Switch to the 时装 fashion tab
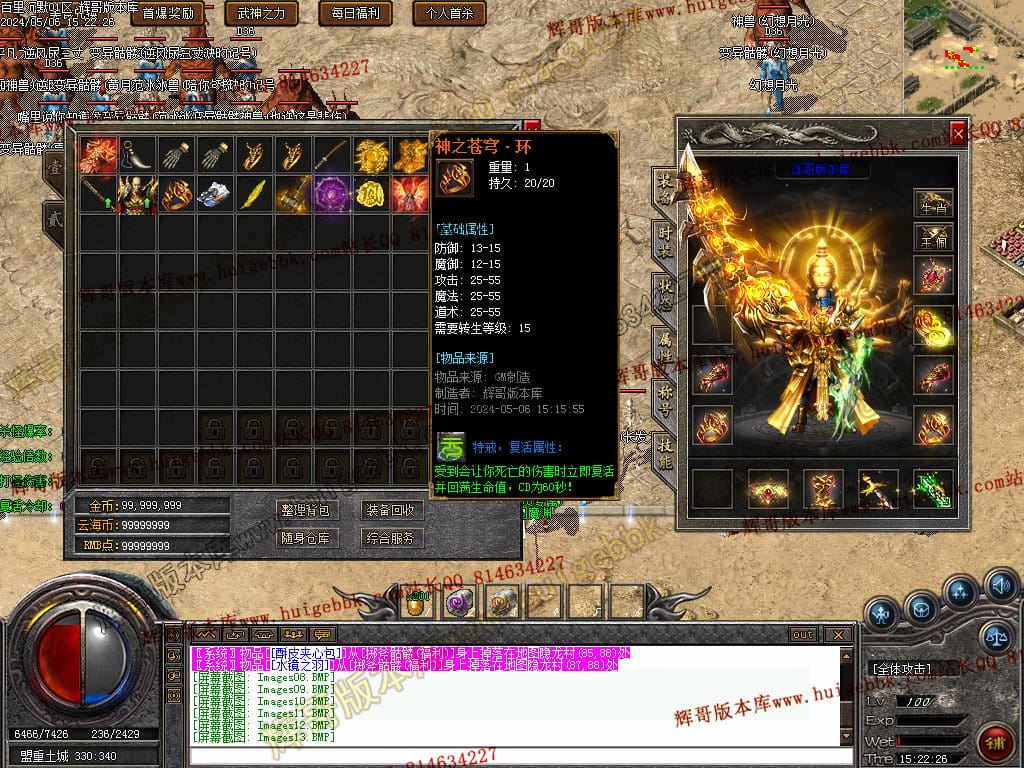This screenshot has height=768, width=1024. point(664,242)
